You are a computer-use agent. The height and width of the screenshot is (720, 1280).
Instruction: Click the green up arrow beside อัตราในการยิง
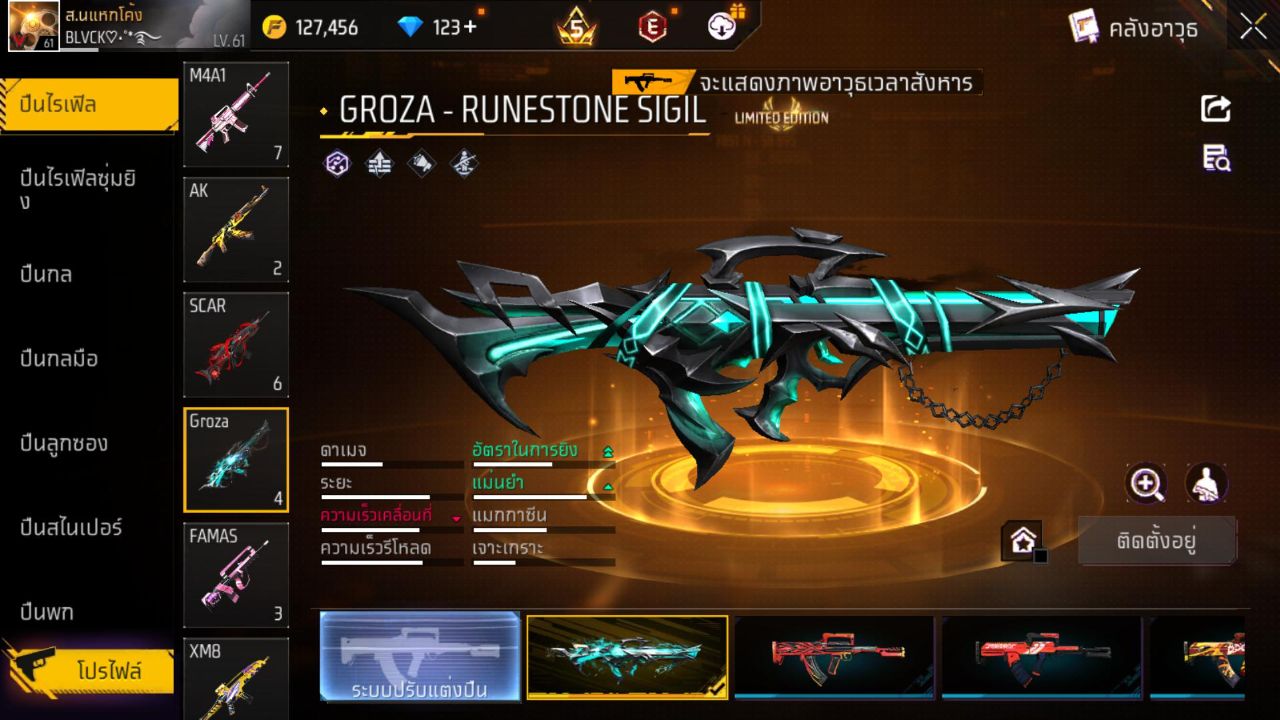610,450
